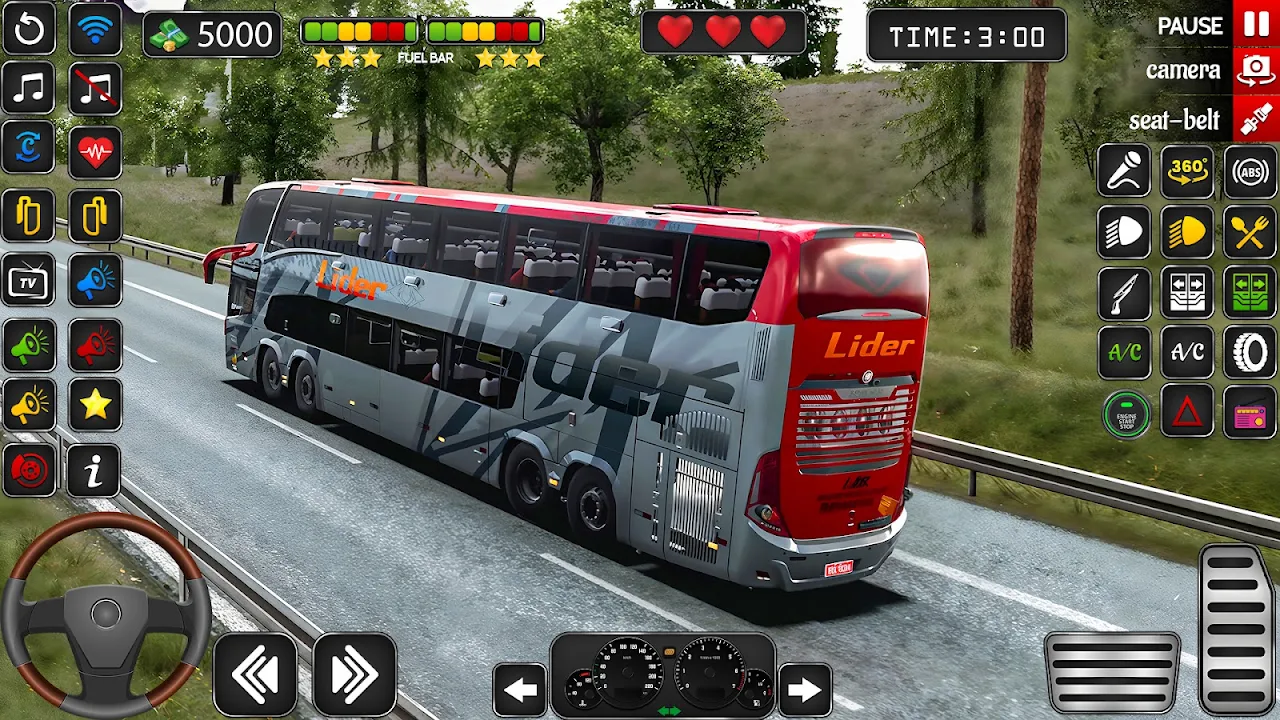Activate the 360° view button
The width and height of the screenshot is (1280, 720).
tap(1187, 172)
